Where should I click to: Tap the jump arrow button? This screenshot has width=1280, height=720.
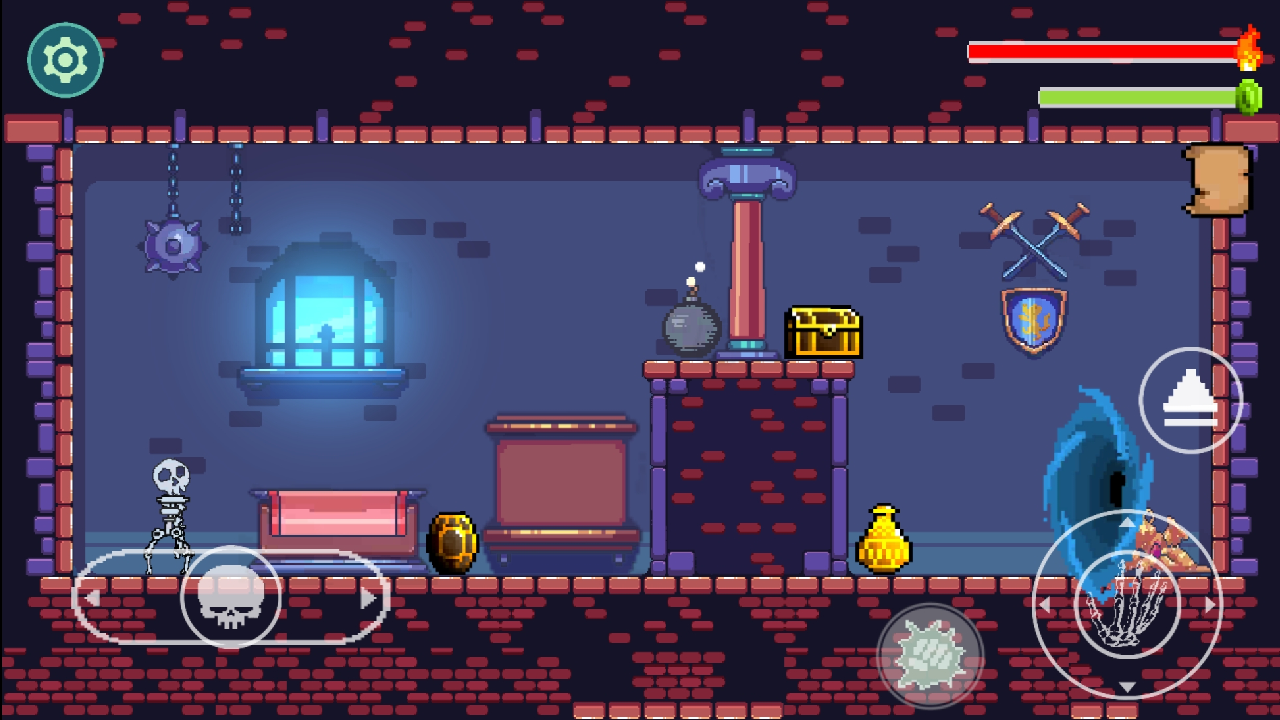[1190, 400]
